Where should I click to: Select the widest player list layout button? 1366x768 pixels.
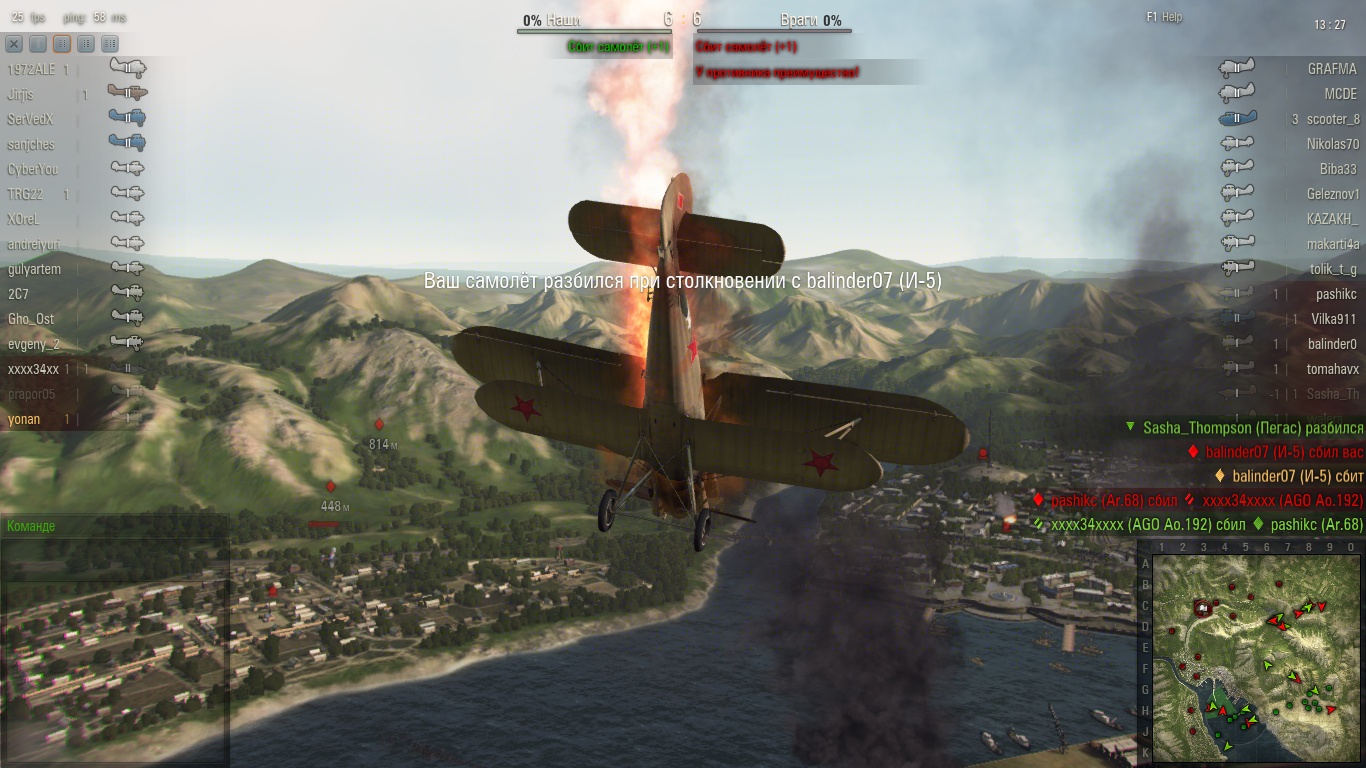(110, 44)
